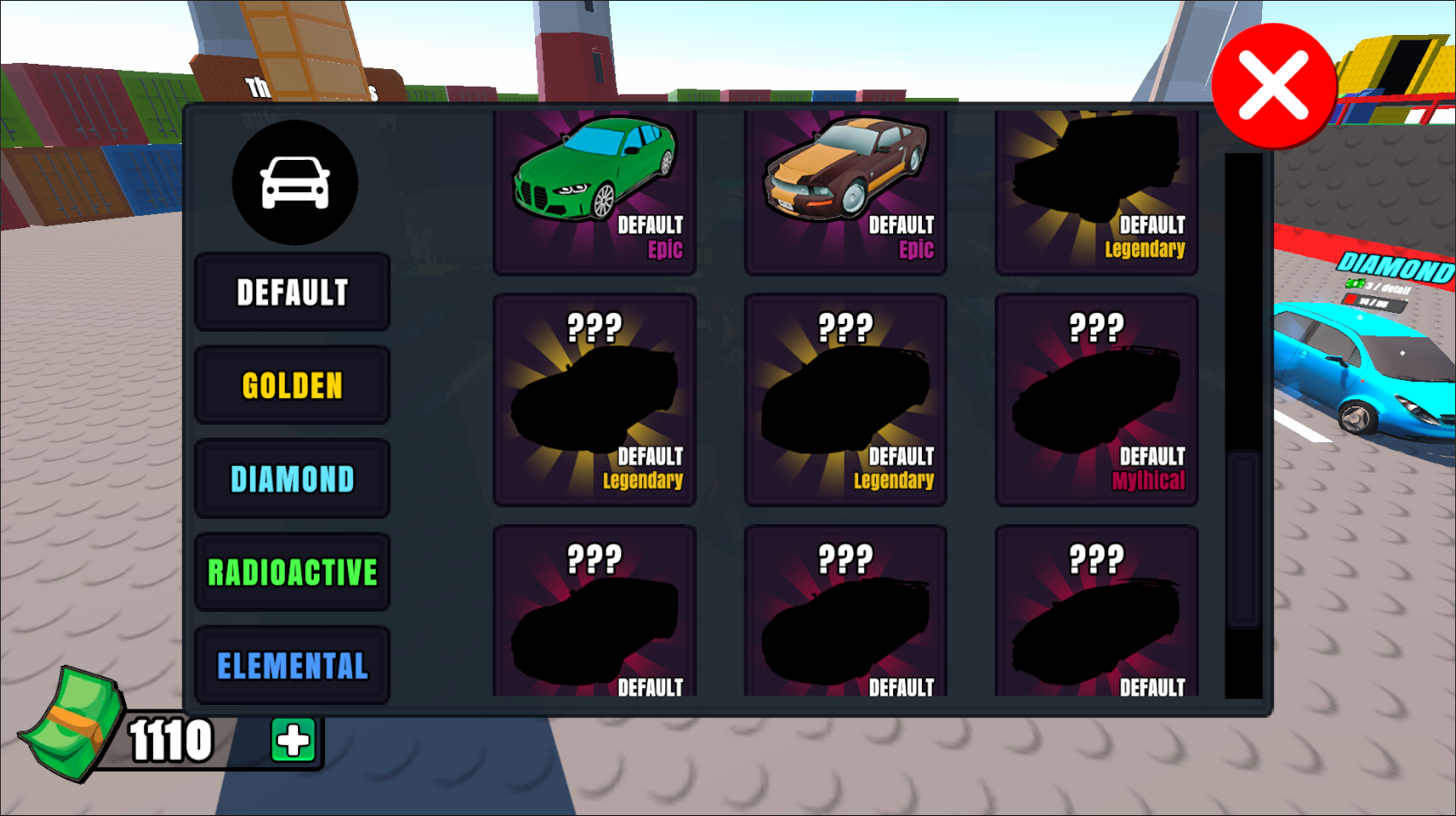1456x816 pixels.
Task: Click the money balance showing 1110
Action: [x=171, y=740]
